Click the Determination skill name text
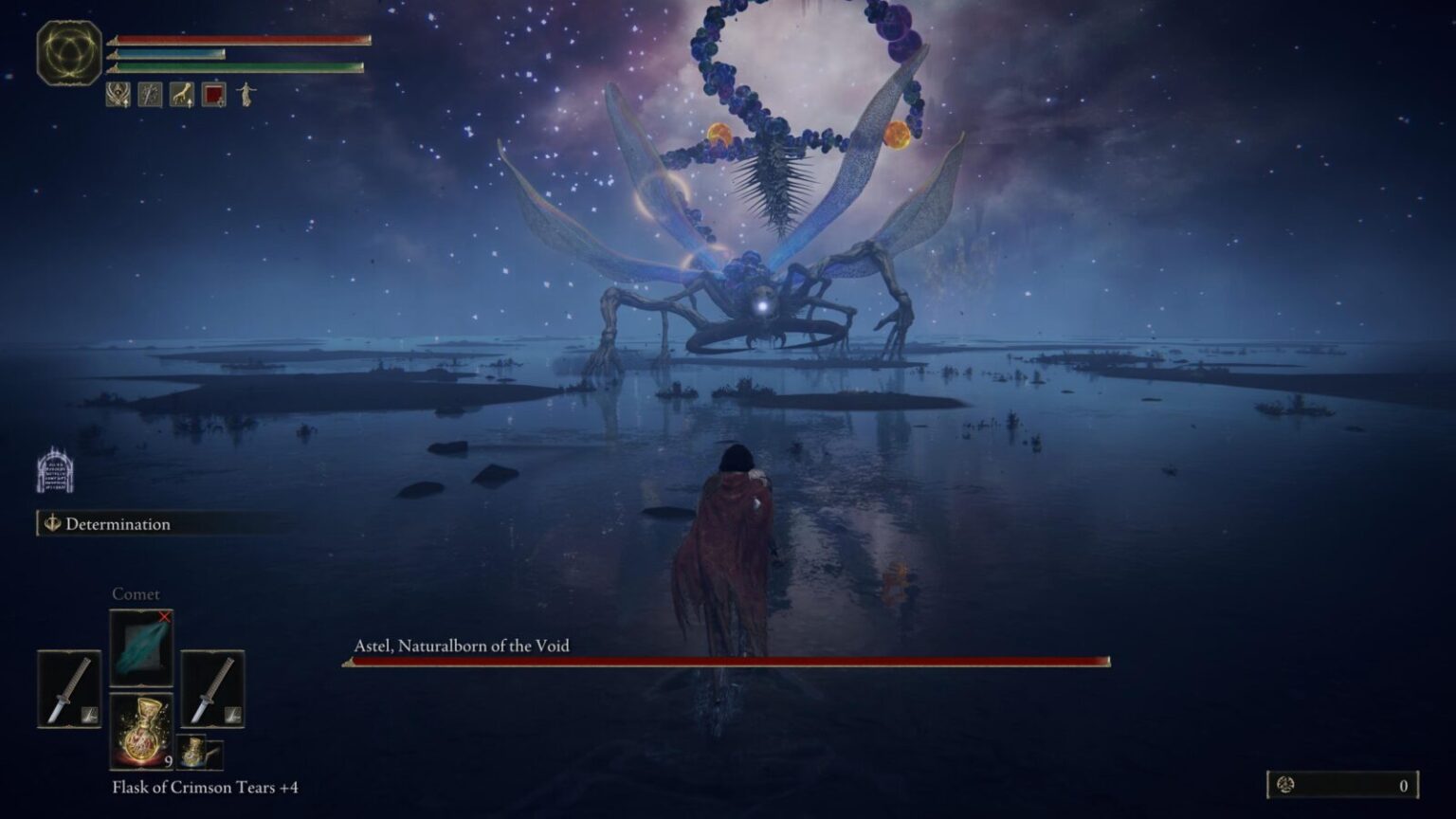This screenshot has width=1456, height=819. [x=117, y=523]
